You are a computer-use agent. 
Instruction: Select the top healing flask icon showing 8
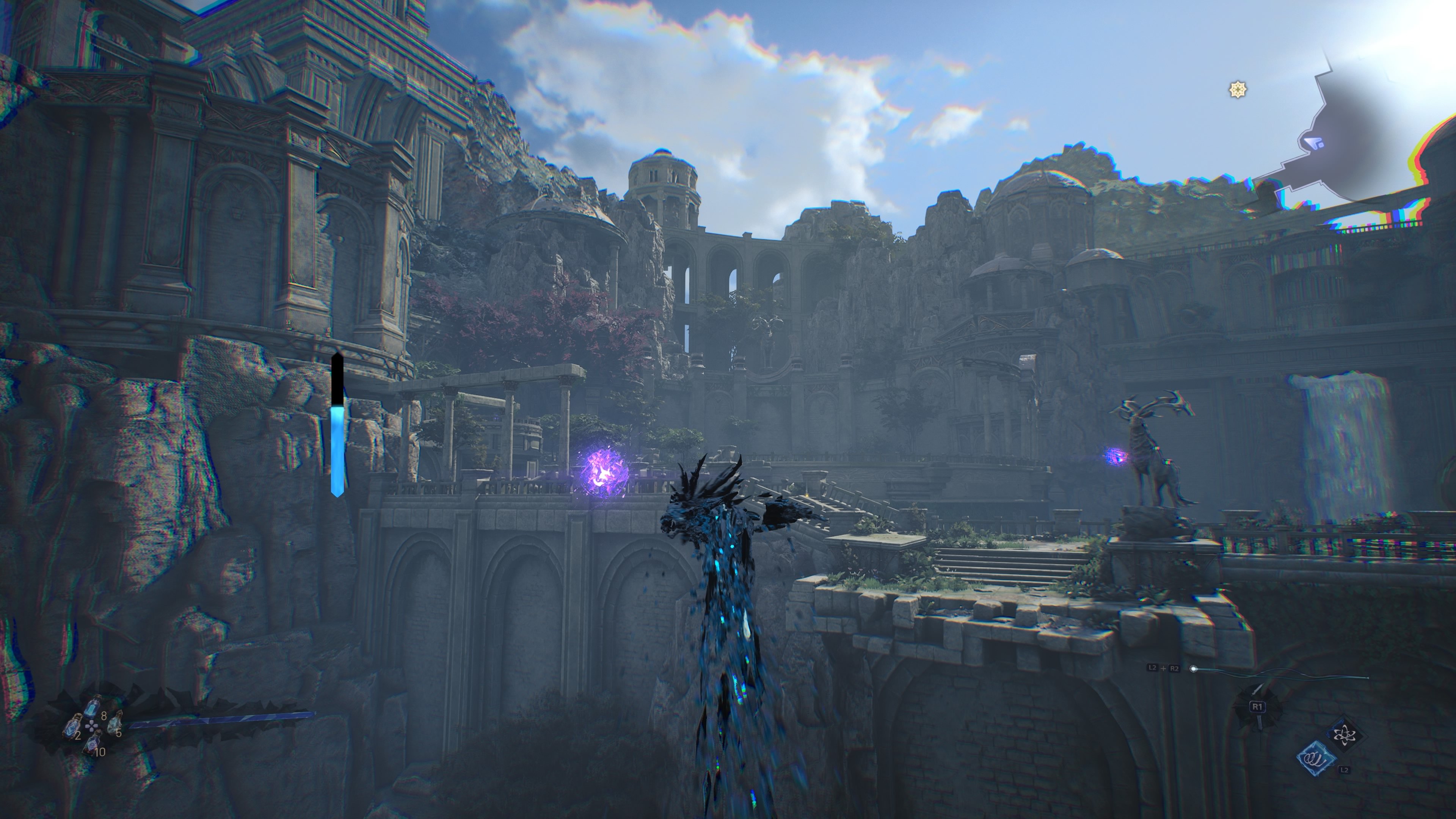tap(92, 708)
